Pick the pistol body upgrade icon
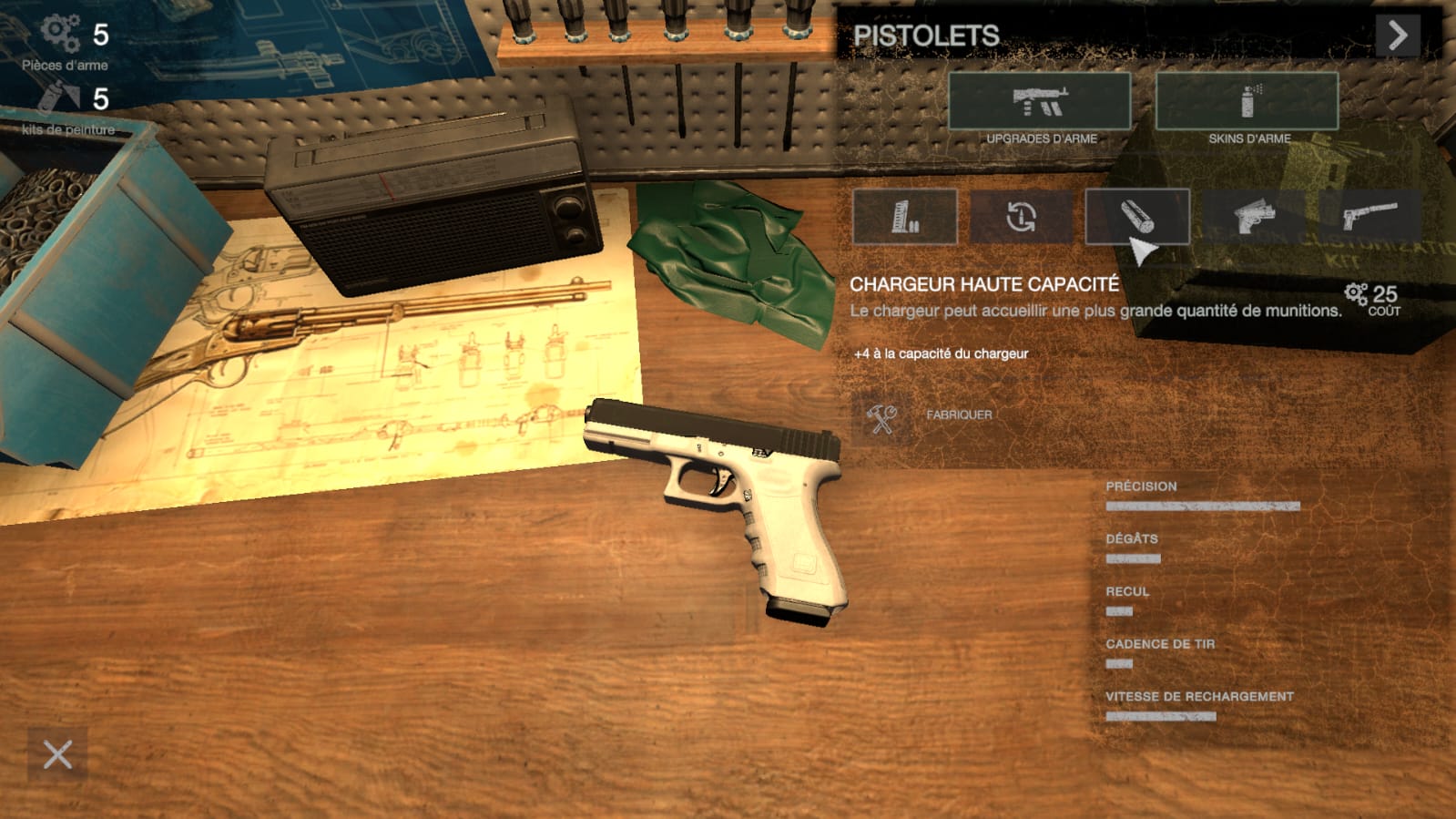1456x819 pixels. coord(1254,217)
